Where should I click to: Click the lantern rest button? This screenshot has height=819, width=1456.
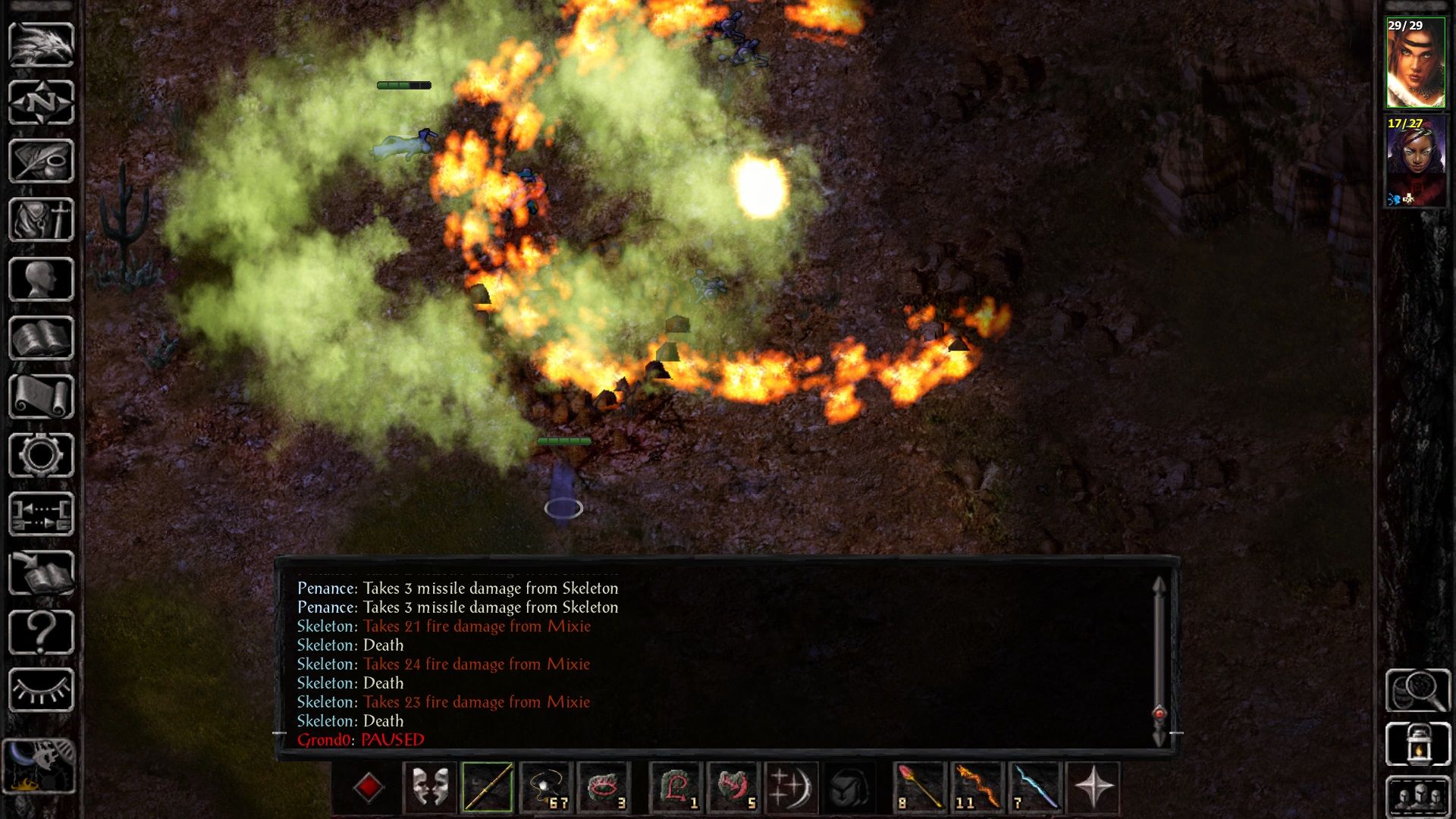[1417, 744]
